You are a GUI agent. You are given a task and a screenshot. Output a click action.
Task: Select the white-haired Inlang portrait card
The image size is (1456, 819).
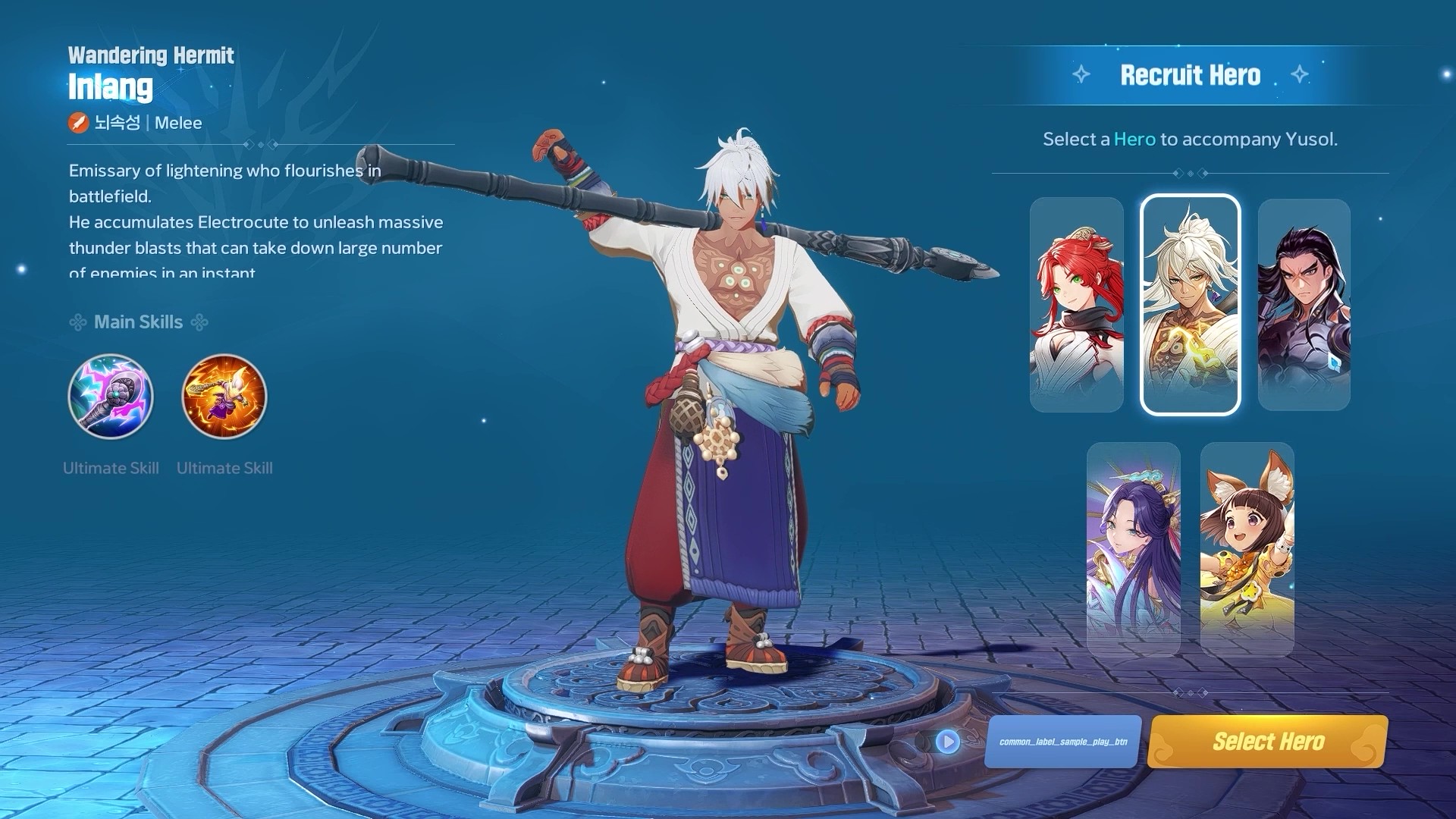pyautogui.click(x=1190, y=305)
